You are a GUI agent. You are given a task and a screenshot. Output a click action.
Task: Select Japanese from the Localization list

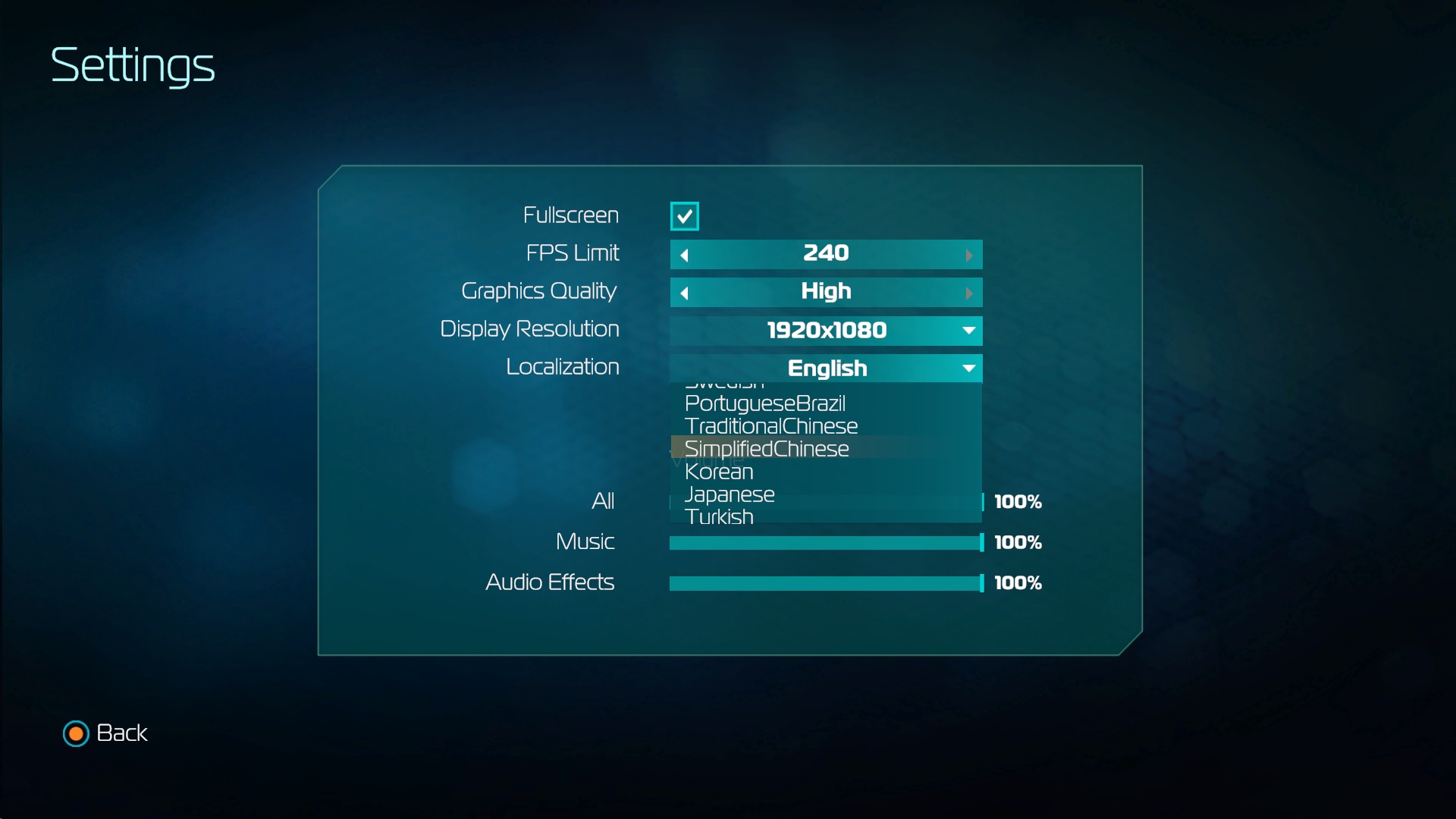[729, 494]
